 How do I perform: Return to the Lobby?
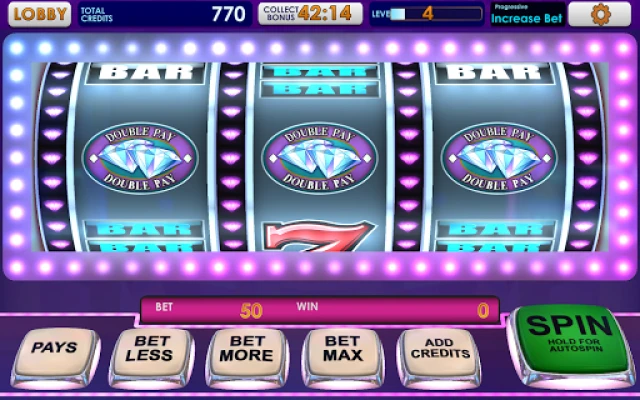coord(37,14)
